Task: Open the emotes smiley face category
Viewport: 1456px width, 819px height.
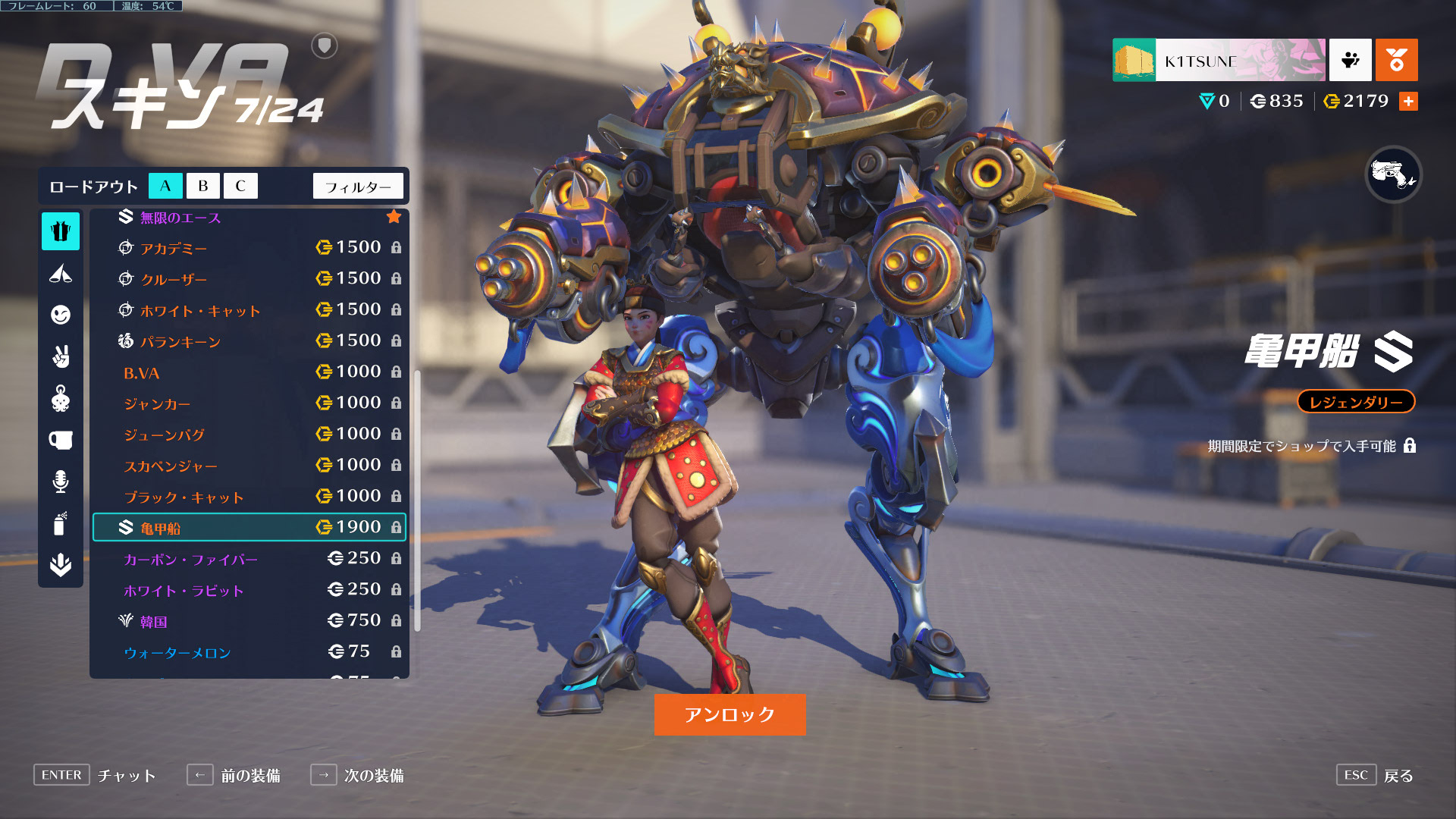Action: 61,315
